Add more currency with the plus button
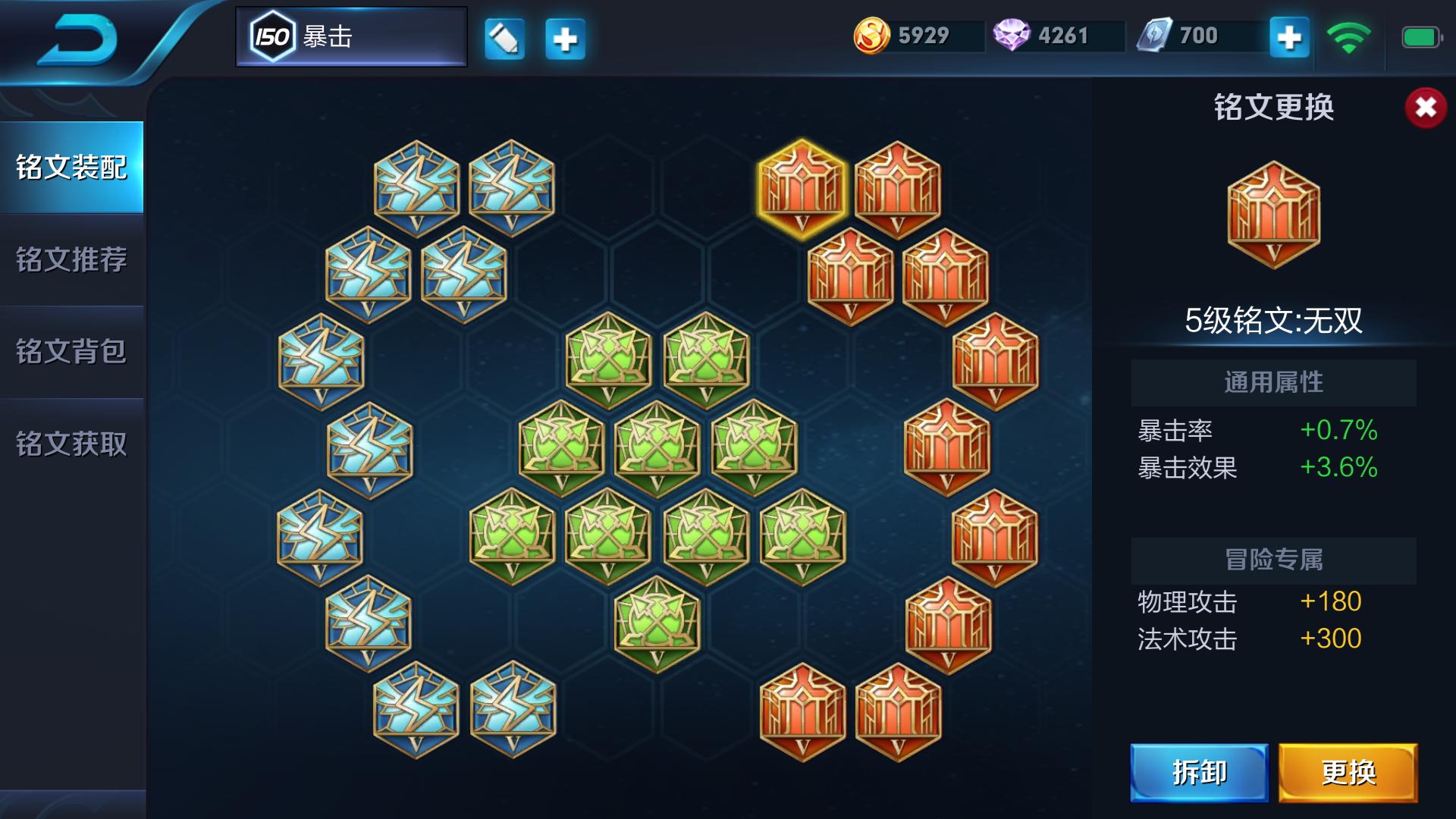1456x819 pixels. coord(1289,37)
